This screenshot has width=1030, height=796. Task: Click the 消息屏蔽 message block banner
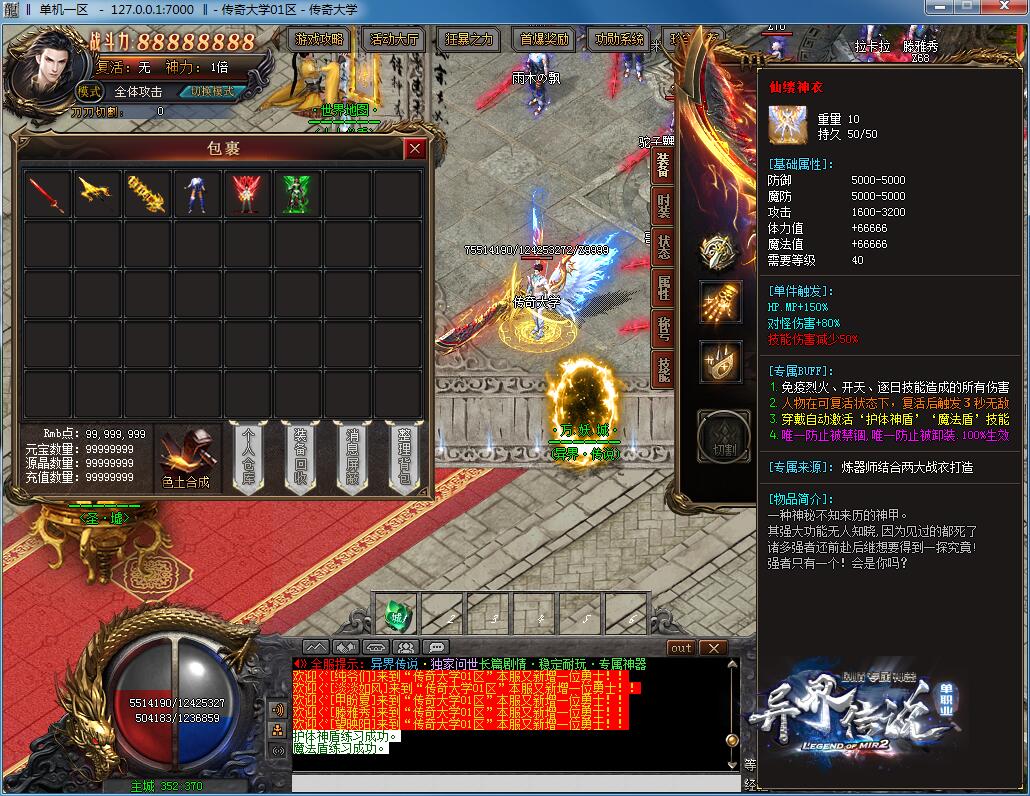click(352, 457)
